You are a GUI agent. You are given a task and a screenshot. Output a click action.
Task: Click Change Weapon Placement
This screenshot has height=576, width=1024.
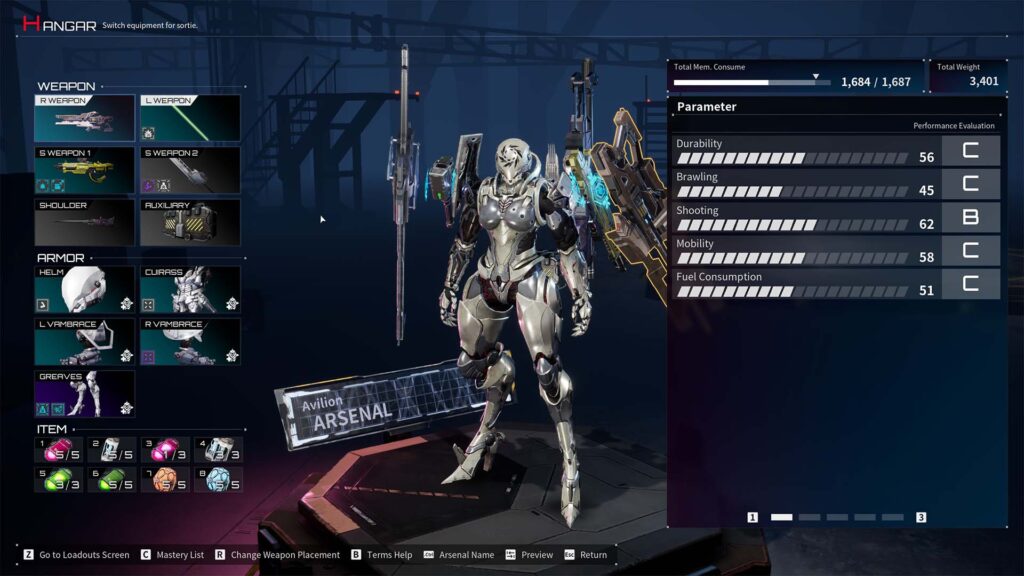coord(276,555)
